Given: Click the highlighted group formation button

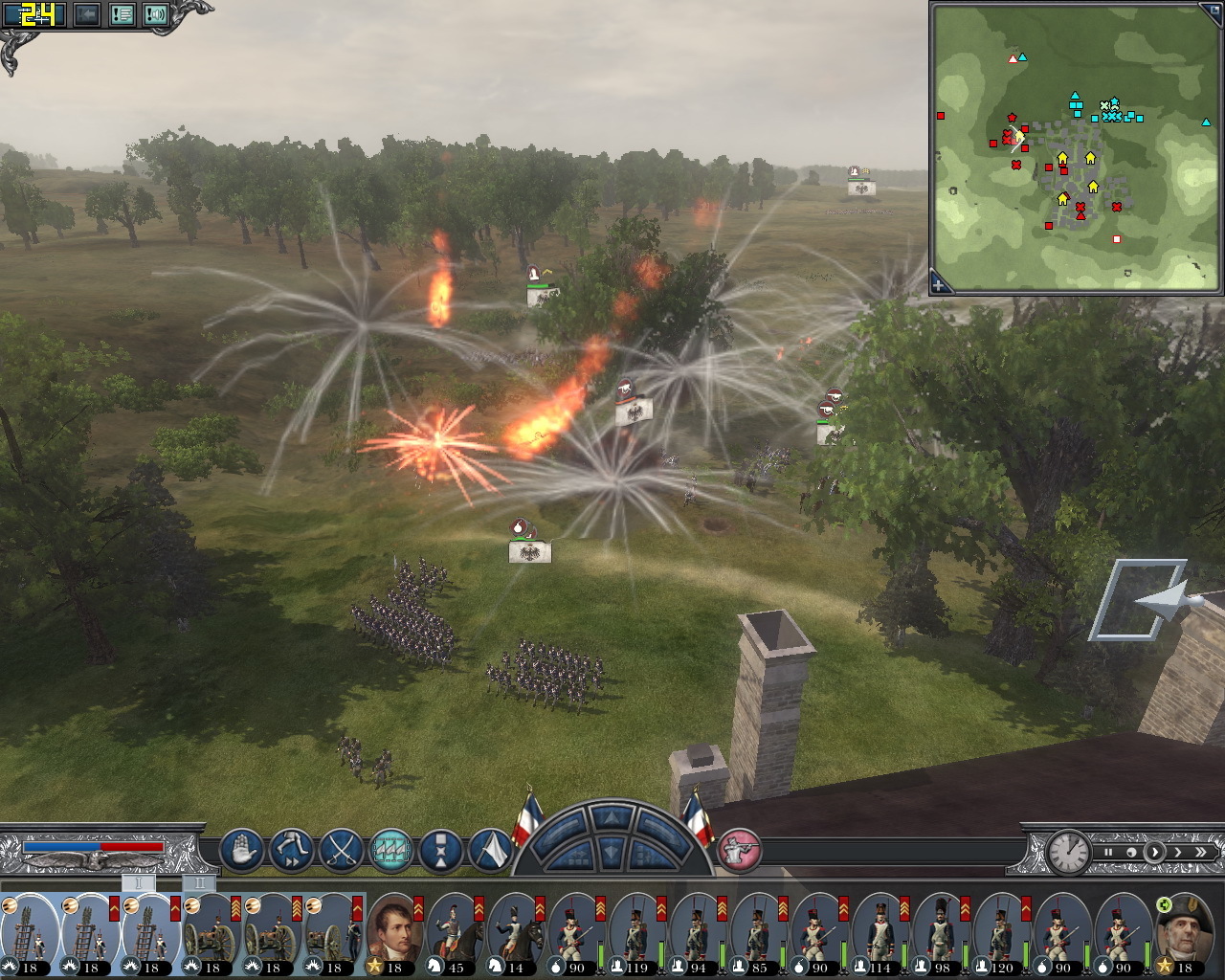Looking at the screenshot, I should coord(391,849).
